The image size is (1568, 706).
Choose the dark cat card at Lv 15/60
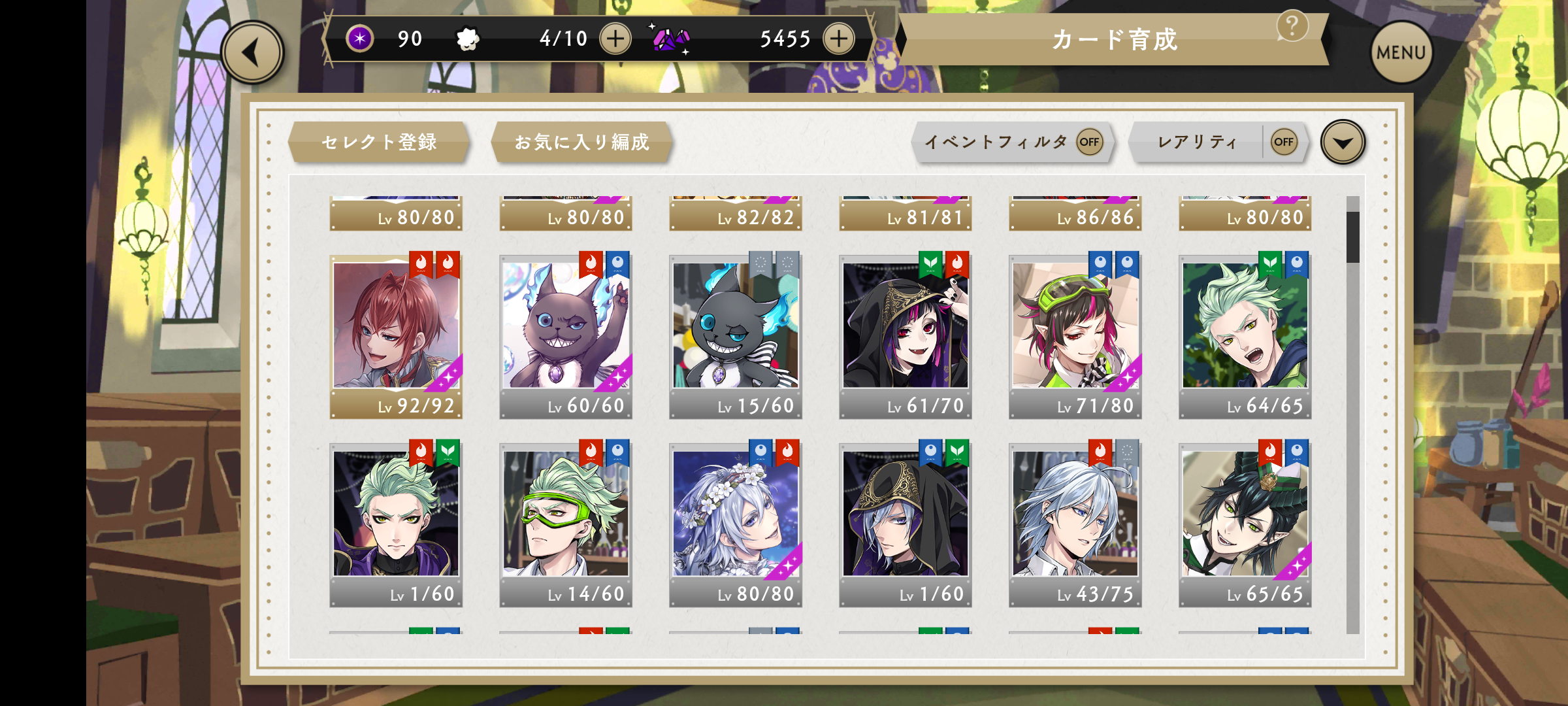[x=736, y=333]
